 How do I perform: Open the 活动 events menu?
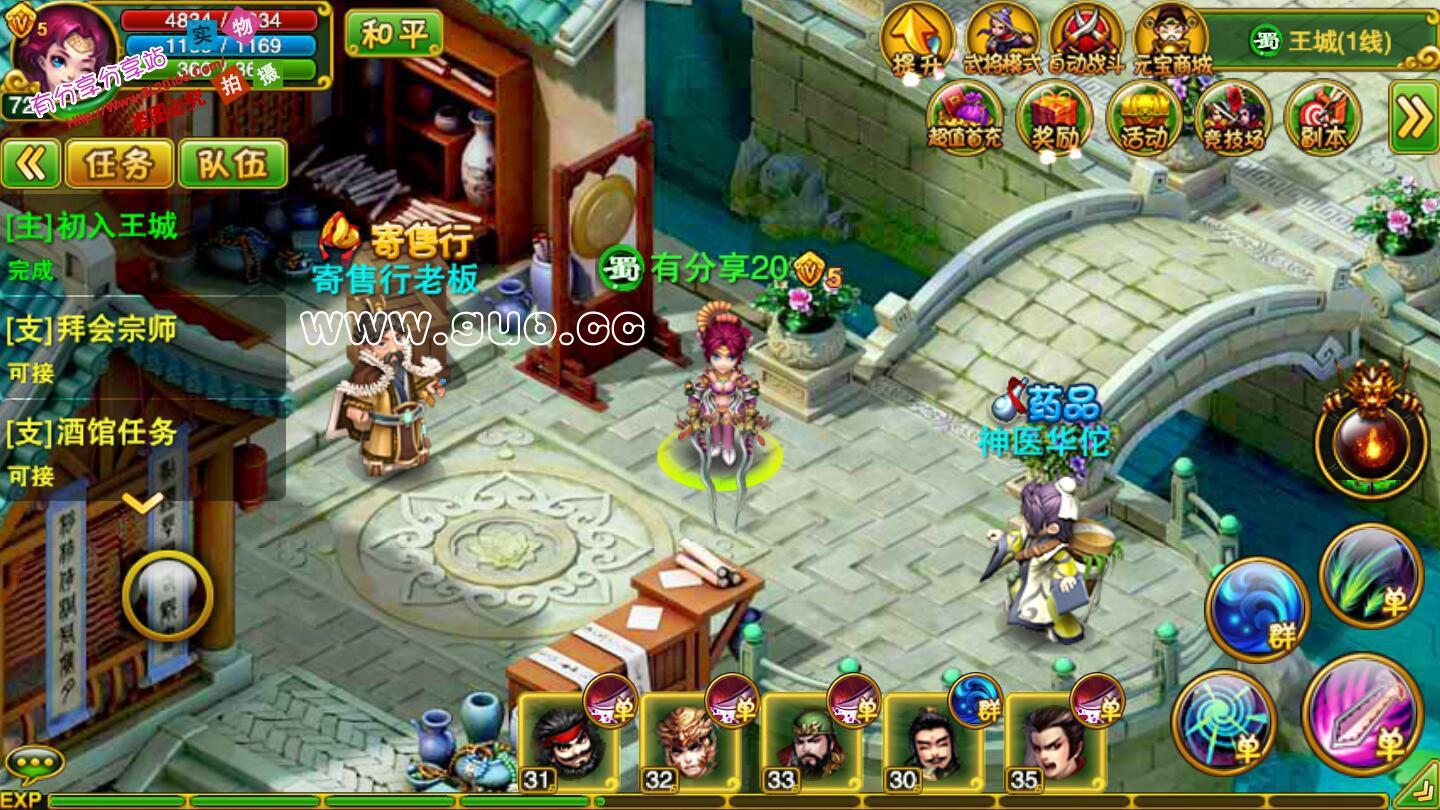point(1144,117)
